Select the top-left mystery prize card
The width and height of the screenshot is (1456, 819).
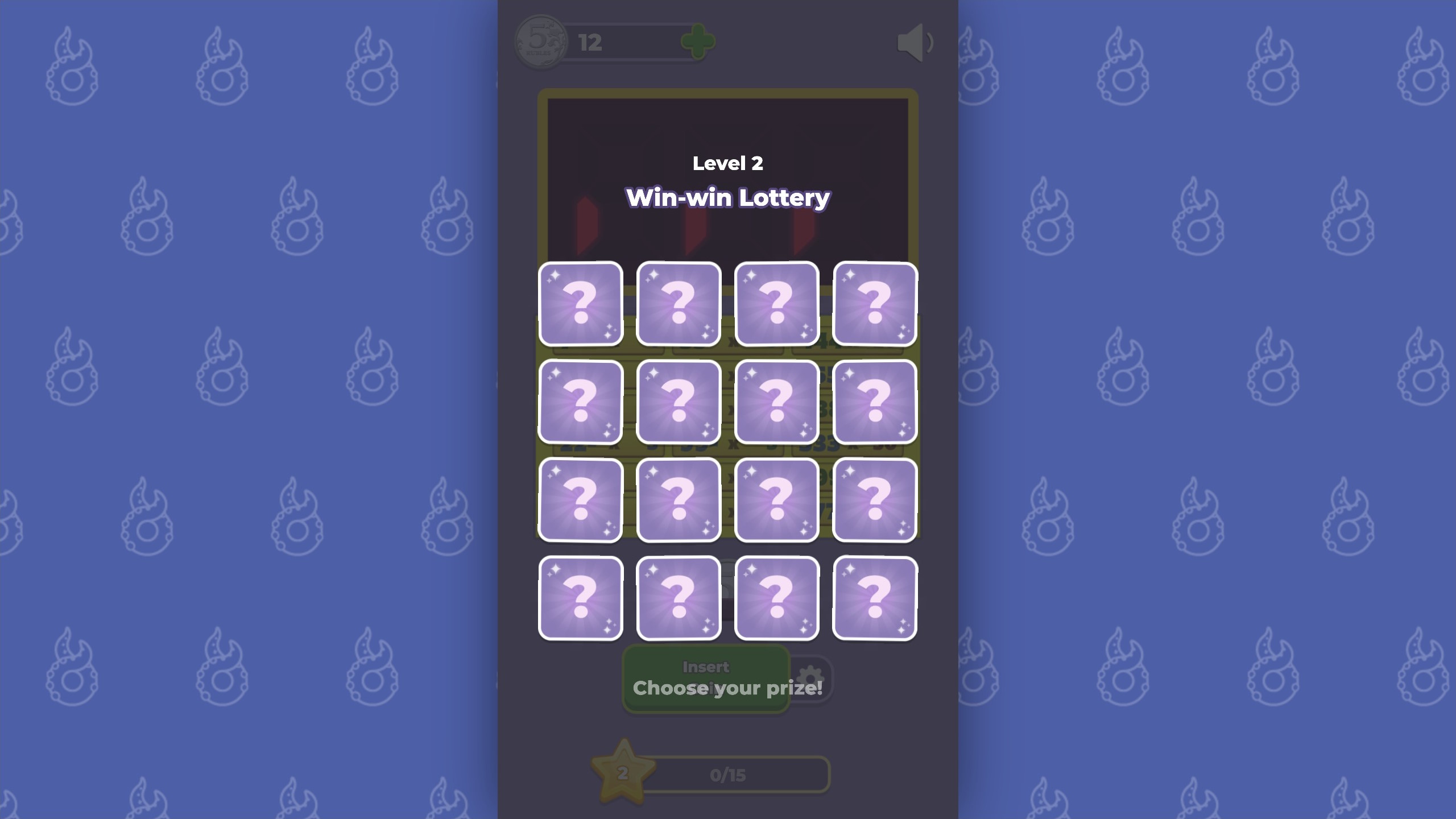coord(581,305)
